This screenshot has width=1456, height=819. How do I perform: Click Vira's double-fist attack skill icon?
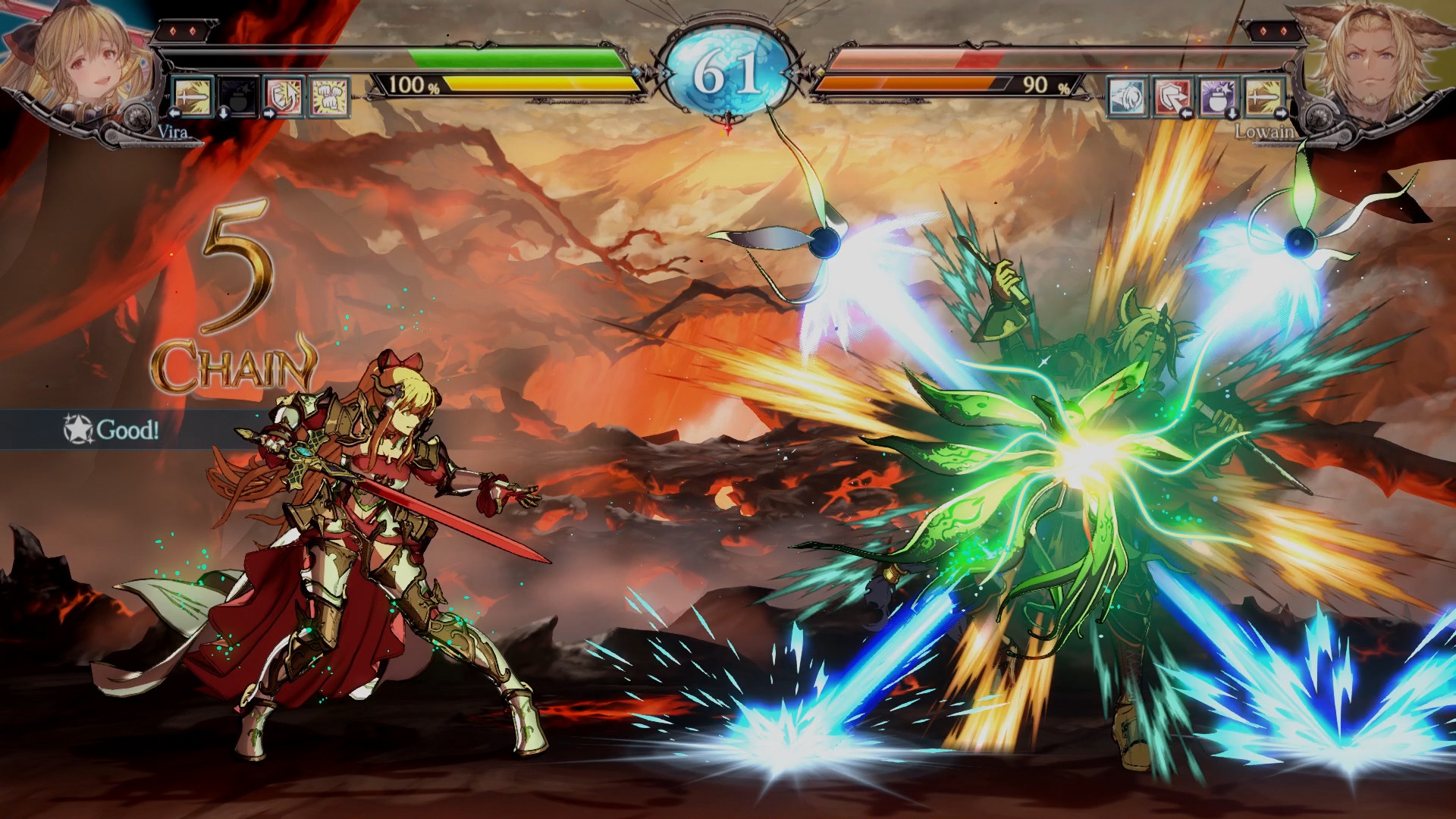tap(328, 98)
